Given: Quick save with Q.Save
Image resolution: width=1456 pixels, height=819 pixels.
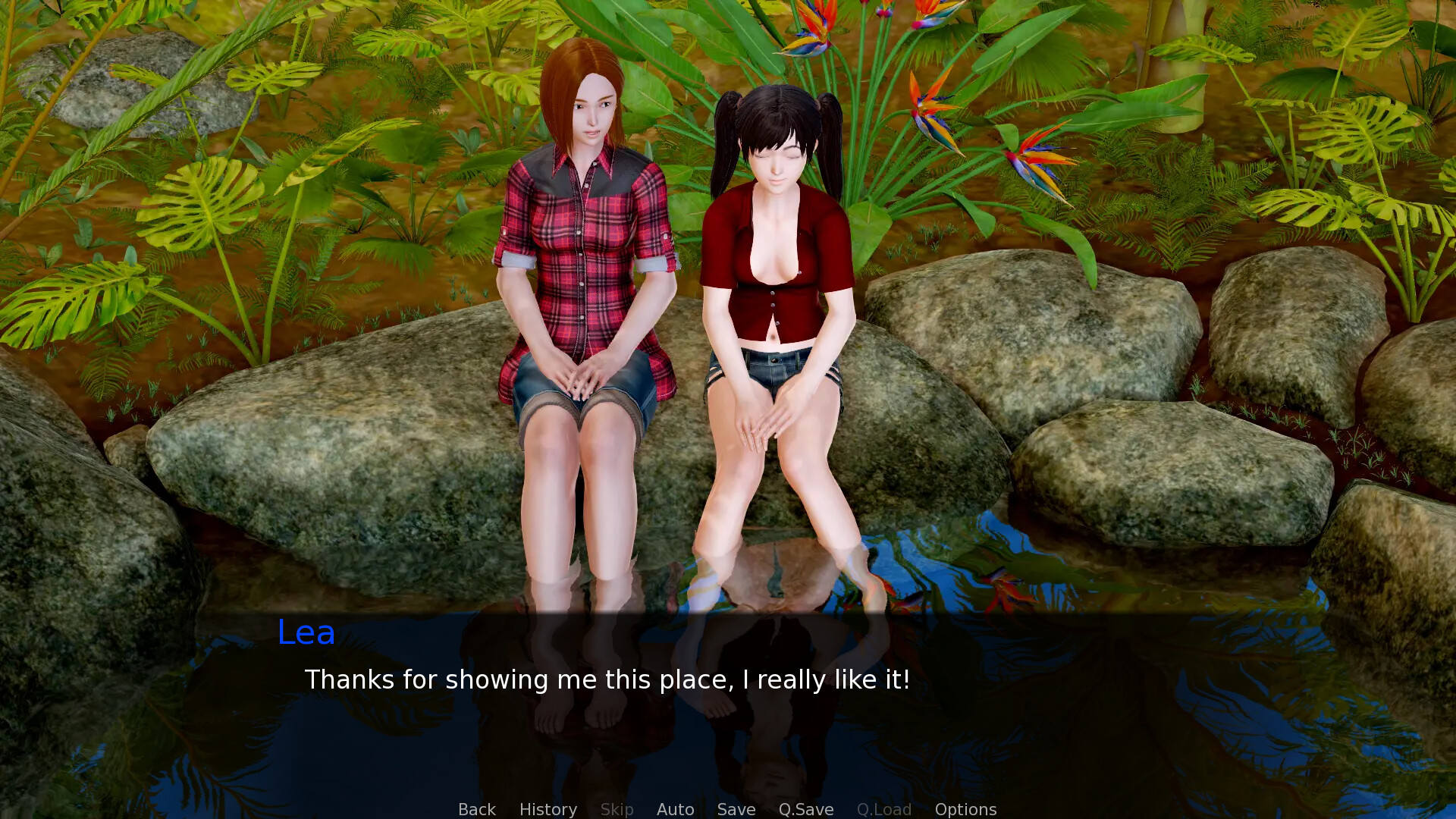Looking at the screenshot, I should click(805, 809).
